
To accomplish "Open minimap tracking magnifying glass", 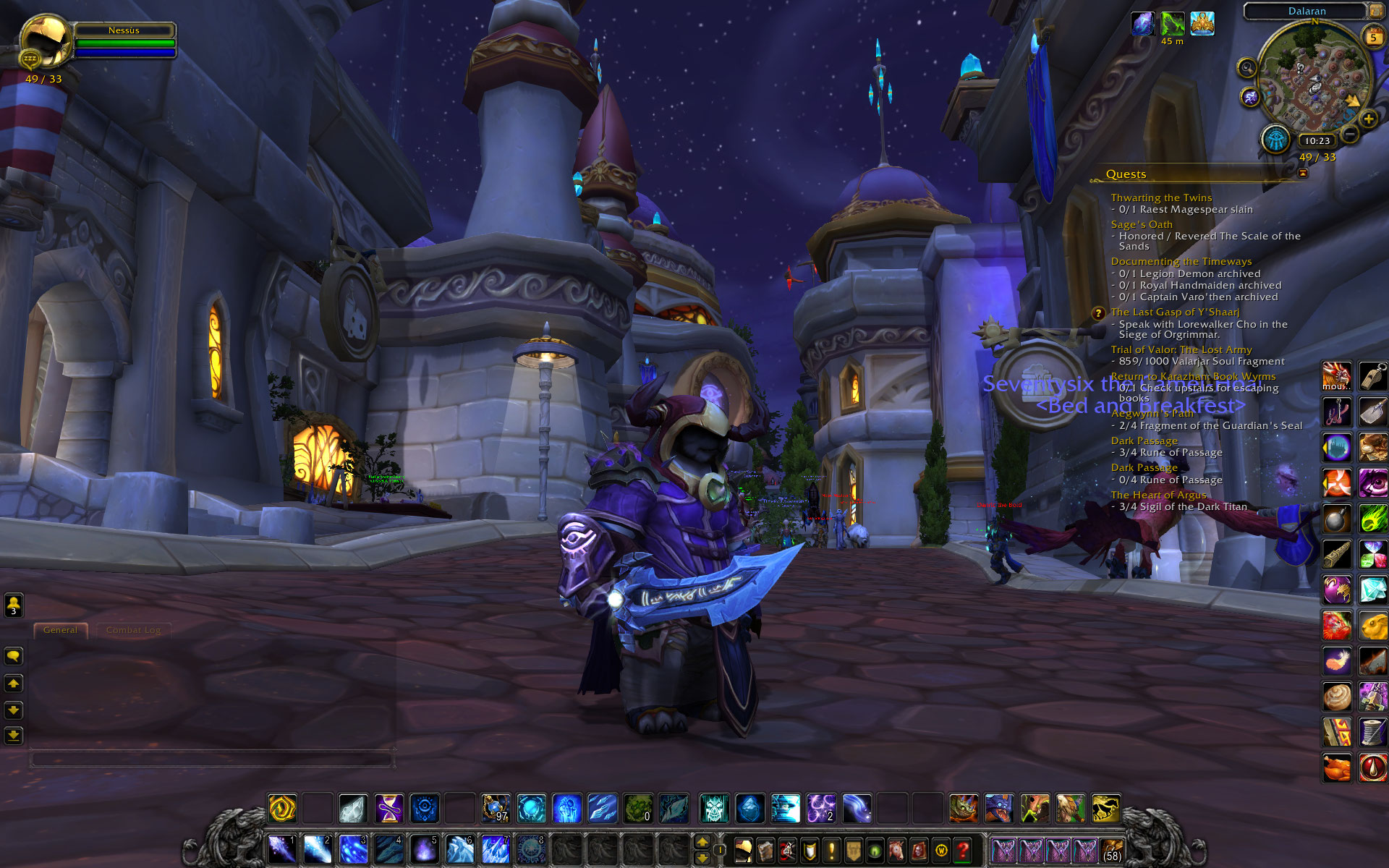I will 1246,68.
